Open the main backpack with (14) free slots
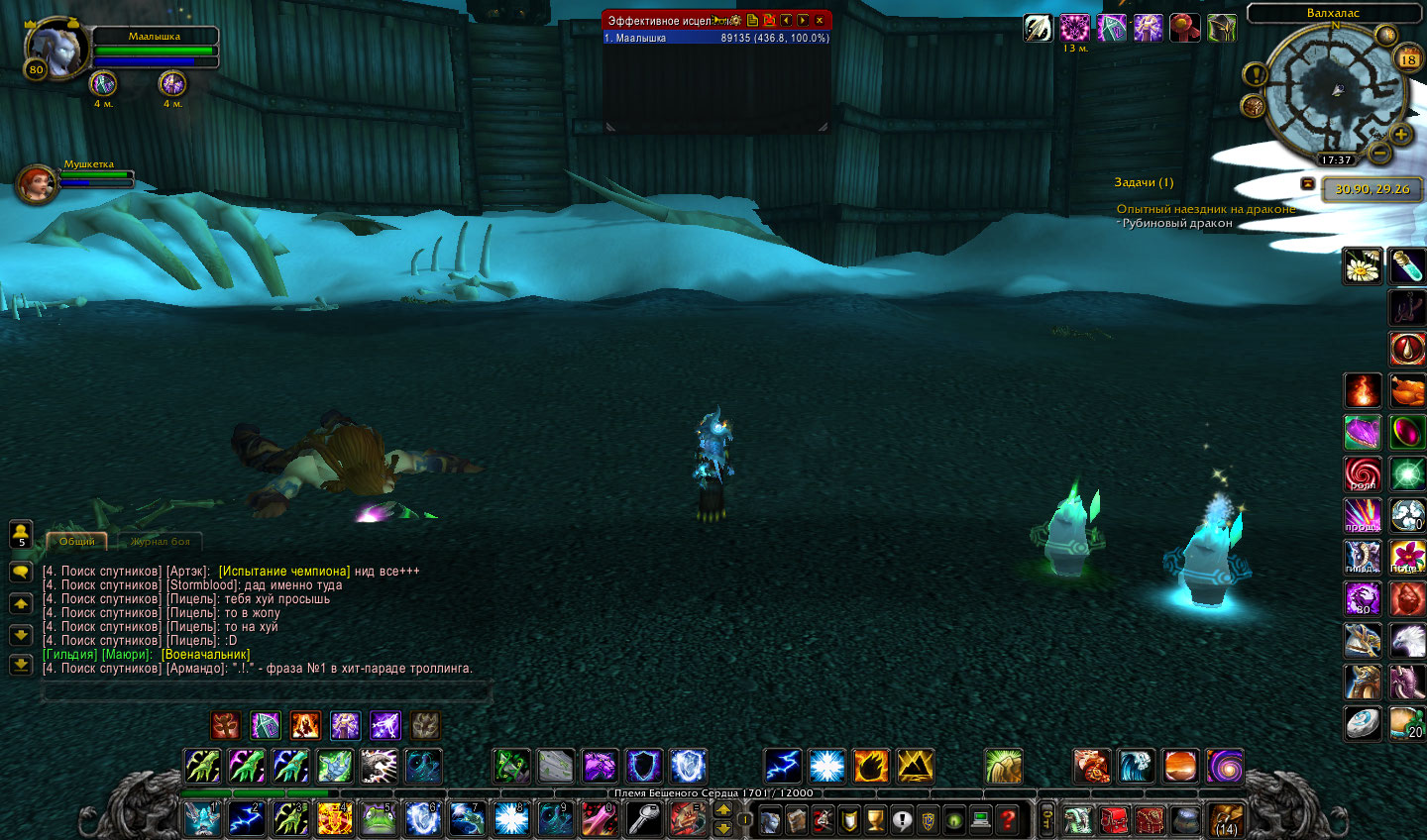Screen dimensions: 1427x840 [x=1226, y=820]
